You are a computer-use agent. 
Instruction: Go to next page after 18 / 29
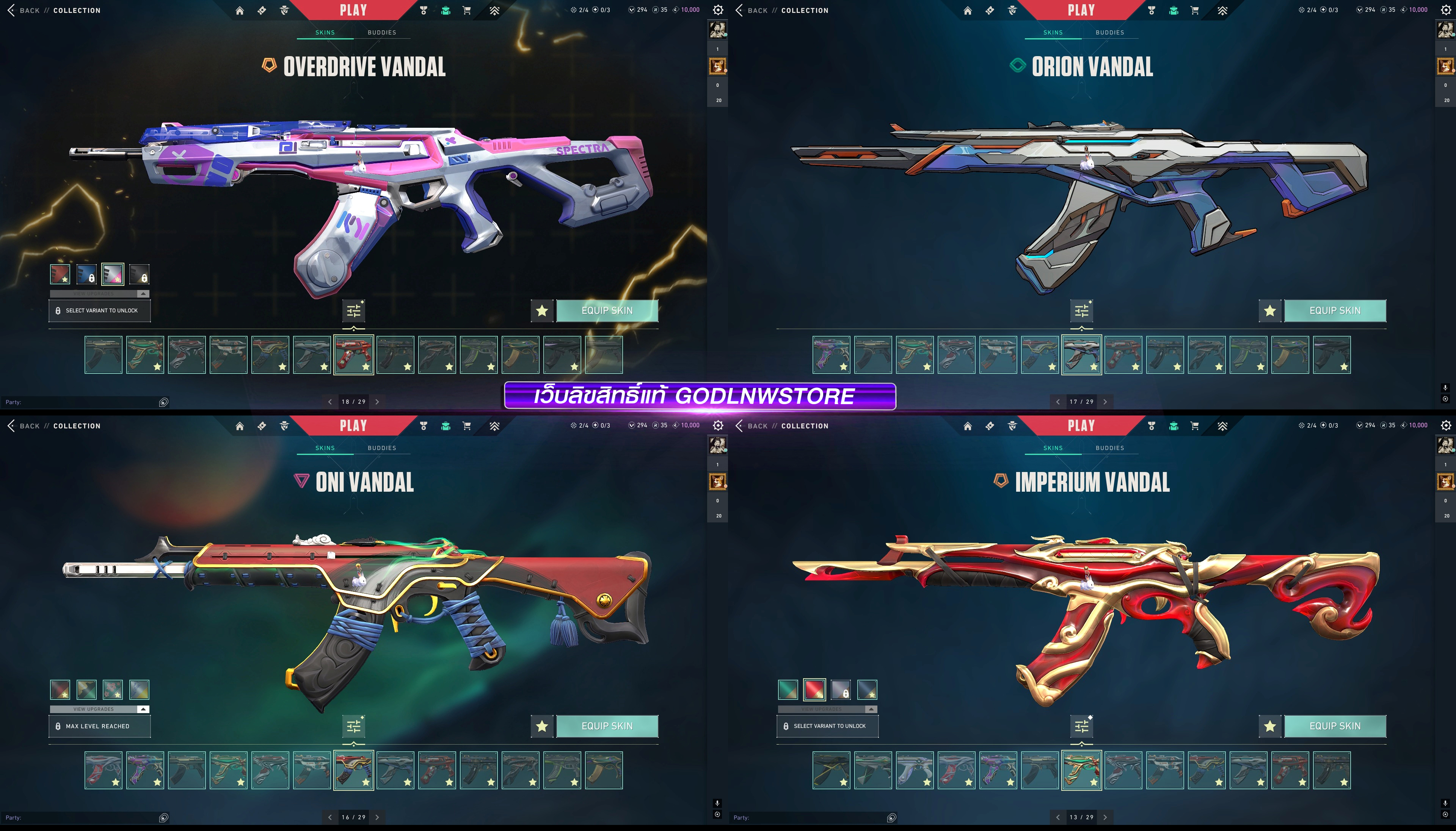(x=377, y=402)
